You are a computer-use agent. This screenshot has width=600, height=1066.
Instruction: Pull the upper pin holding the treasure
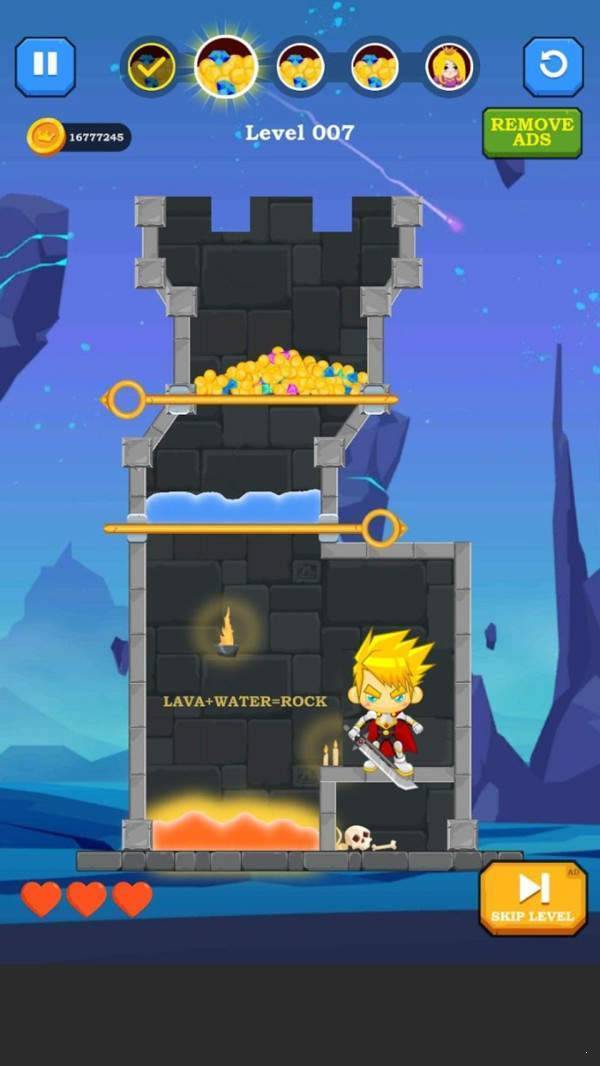[x=126, y=400]
